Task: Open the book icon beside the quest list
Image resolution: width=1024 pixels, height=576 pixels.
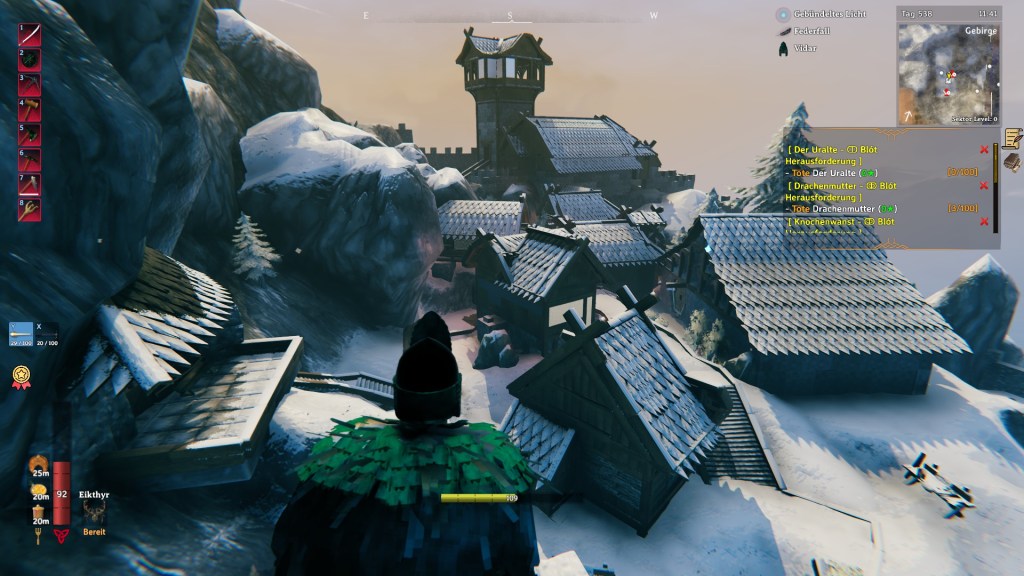Action: (1012, 162)
